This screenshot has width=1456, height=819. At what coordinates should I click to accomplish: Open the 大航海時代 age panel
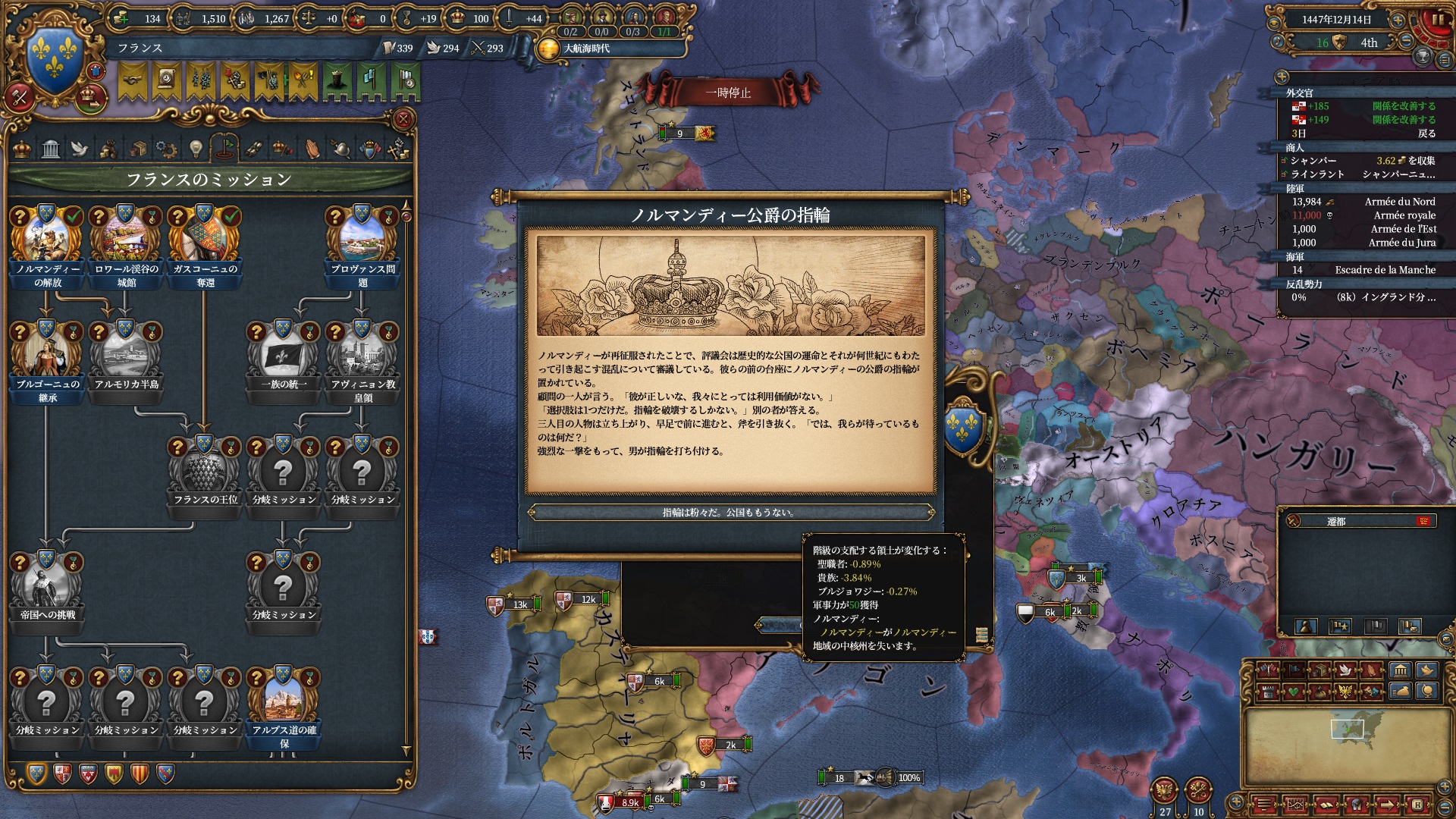(585, 49)
